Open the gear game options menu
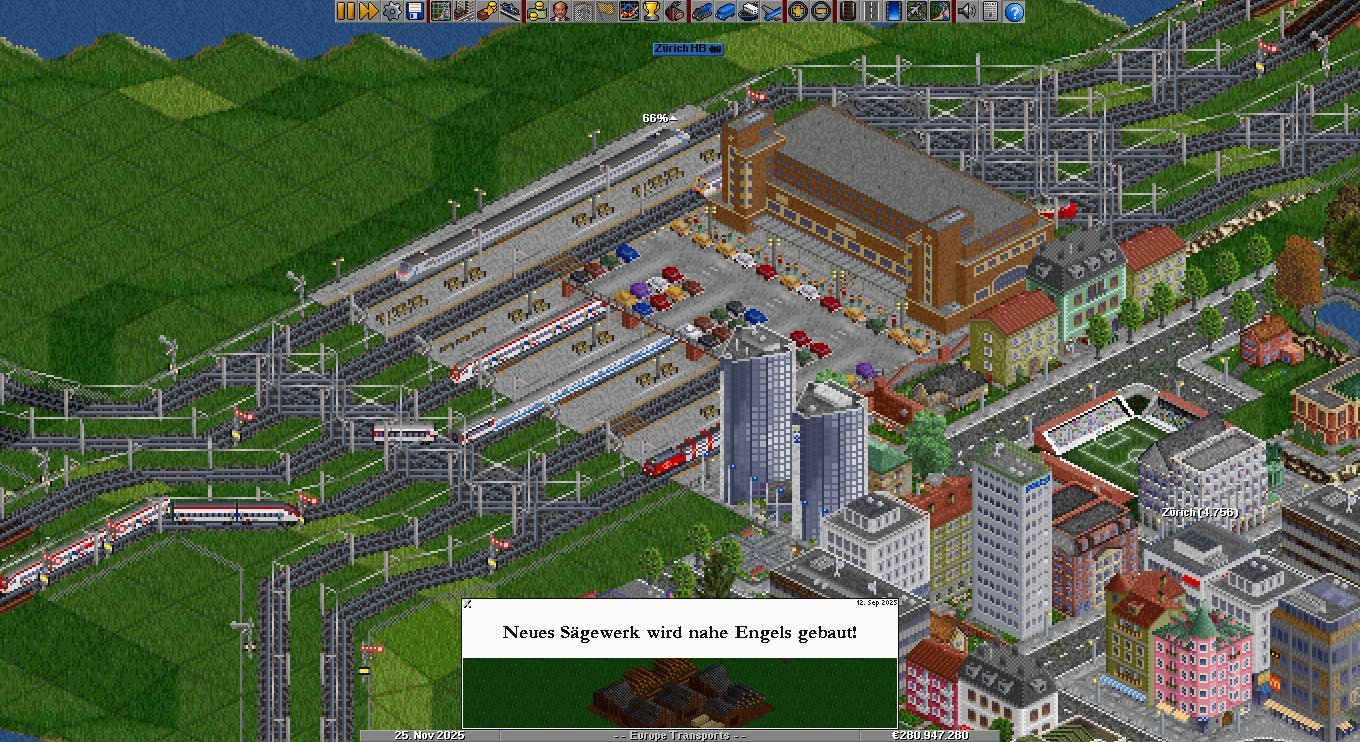Screen dimensions: 1360x742 [x=392, y=11]
